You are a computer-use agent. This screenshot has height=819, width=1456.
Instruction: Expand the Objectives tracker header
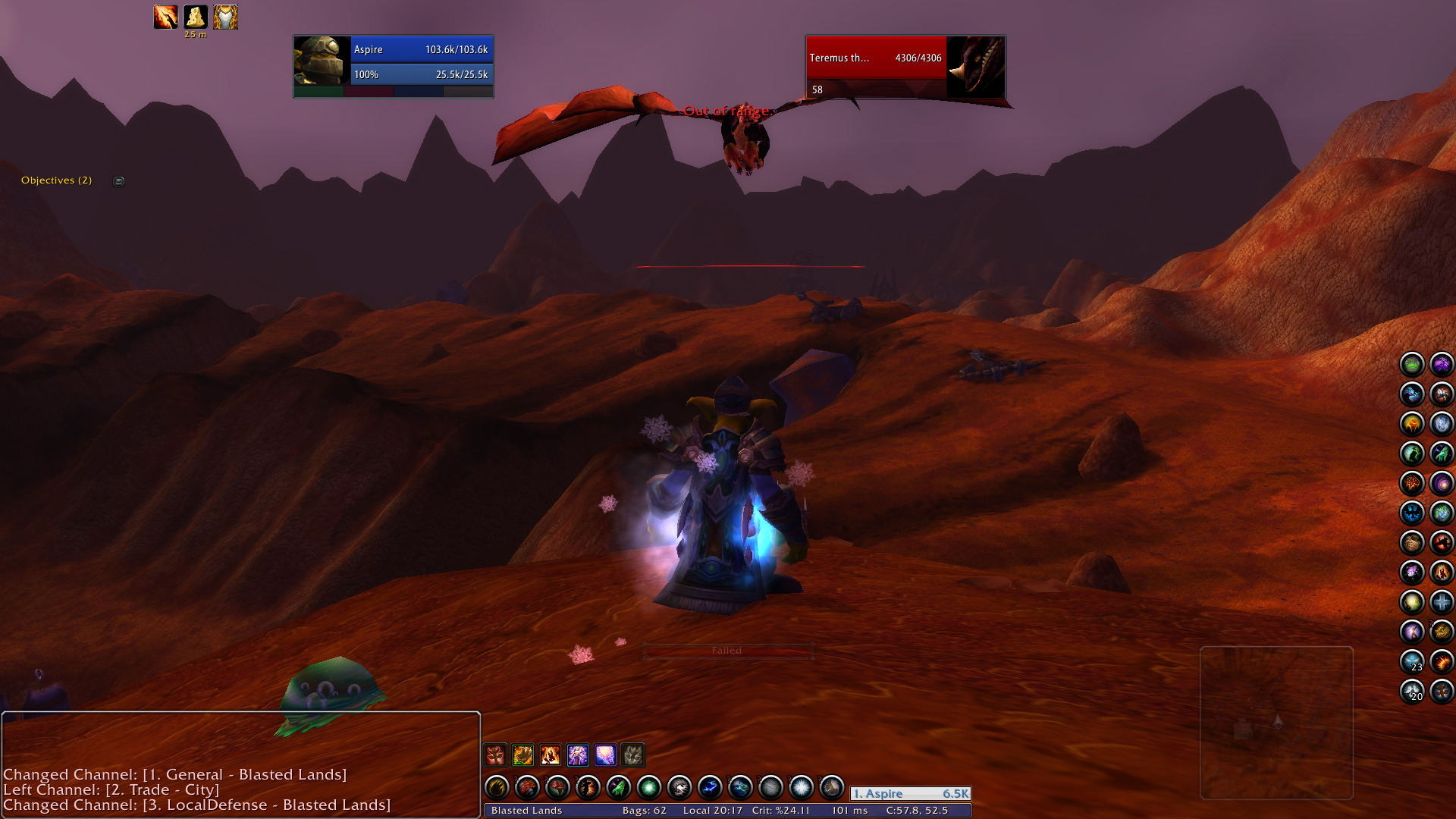tap(56, 180)
